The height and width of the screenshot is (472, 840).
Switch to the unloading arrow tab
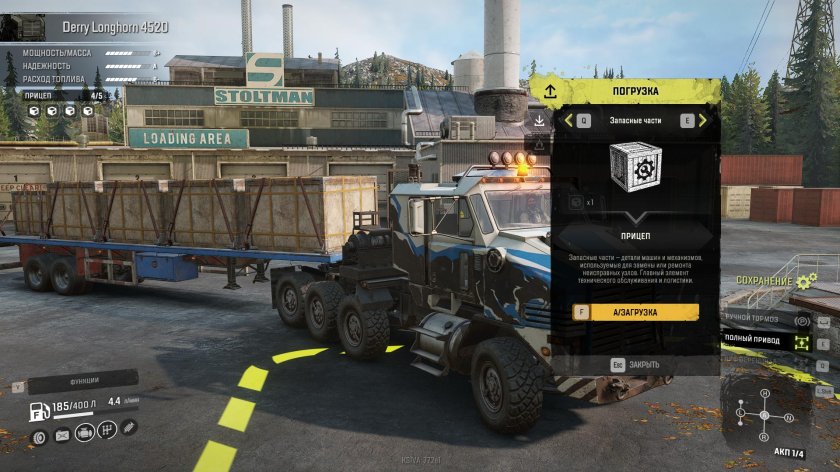coord(539,120)
